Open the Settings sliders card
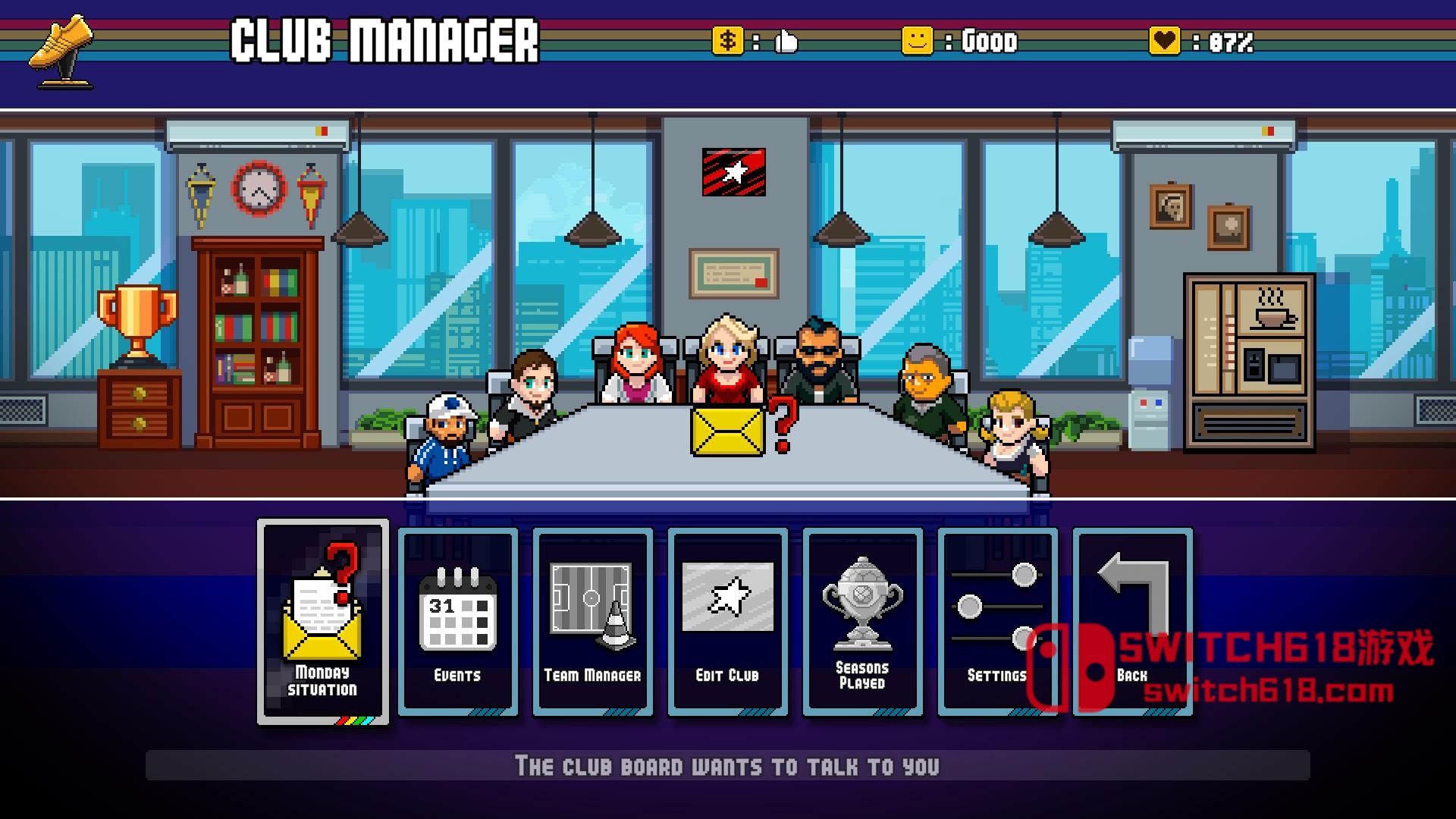1456x819 pixels. coord(997,622)
